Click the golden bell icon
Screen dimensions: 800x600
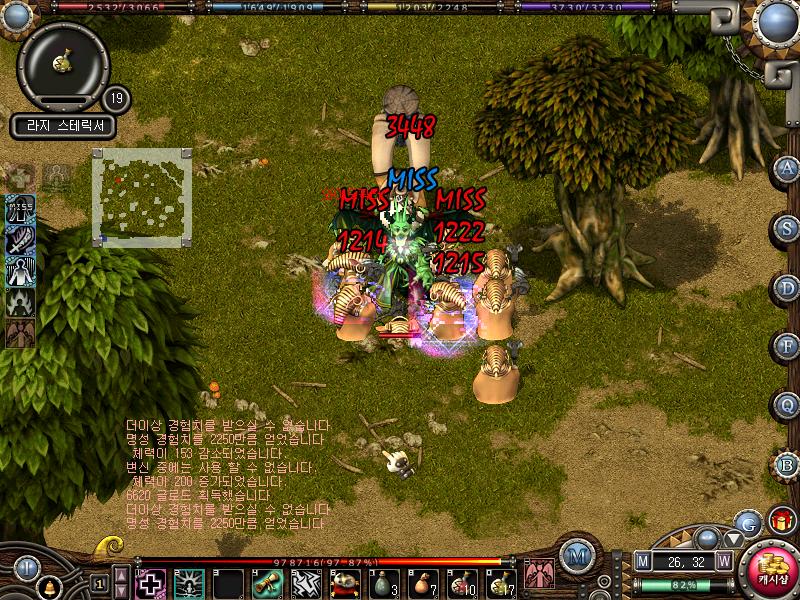[48, 583]
